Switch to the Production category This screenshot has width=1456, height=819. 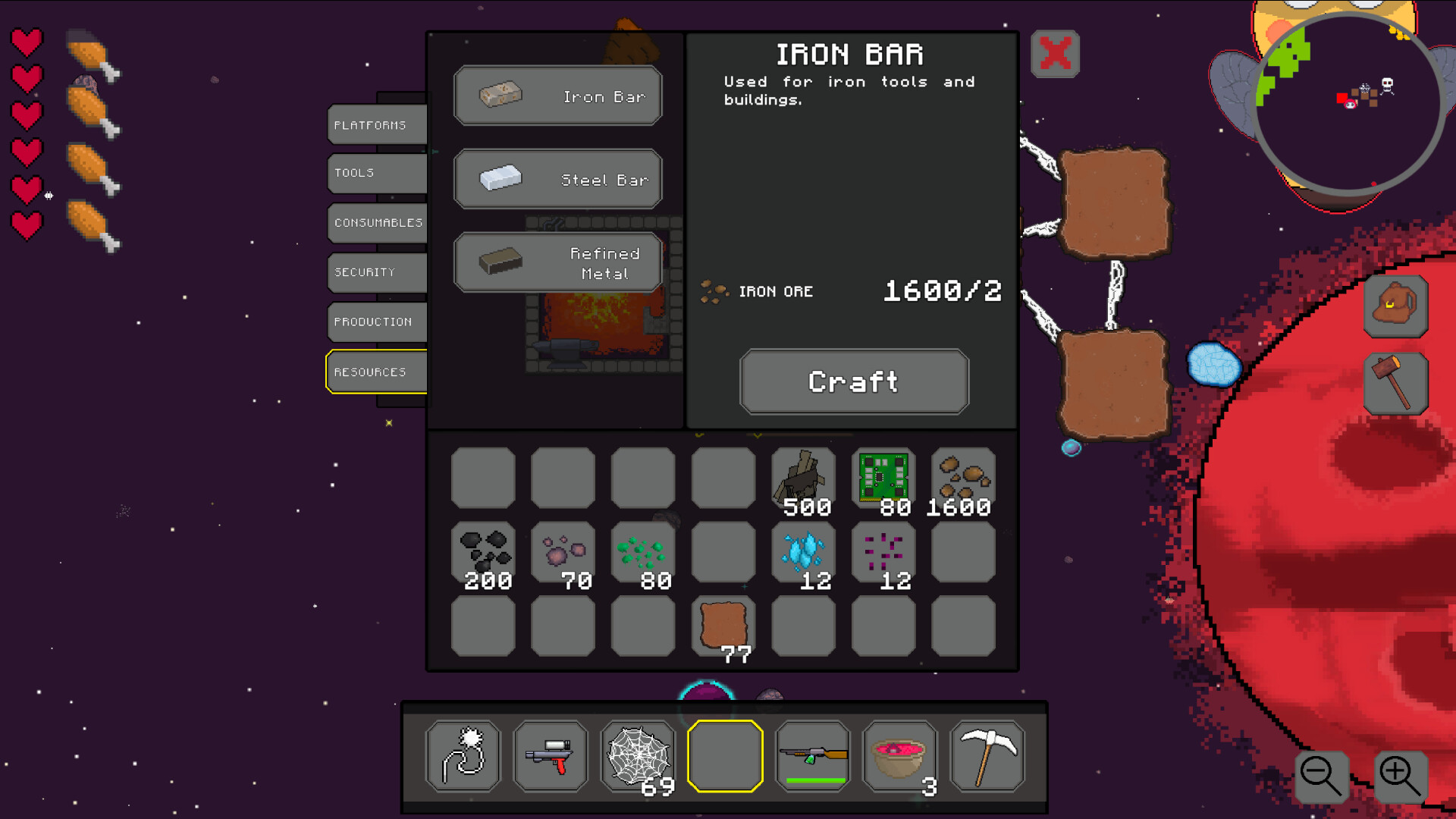[x=376, y=322]
